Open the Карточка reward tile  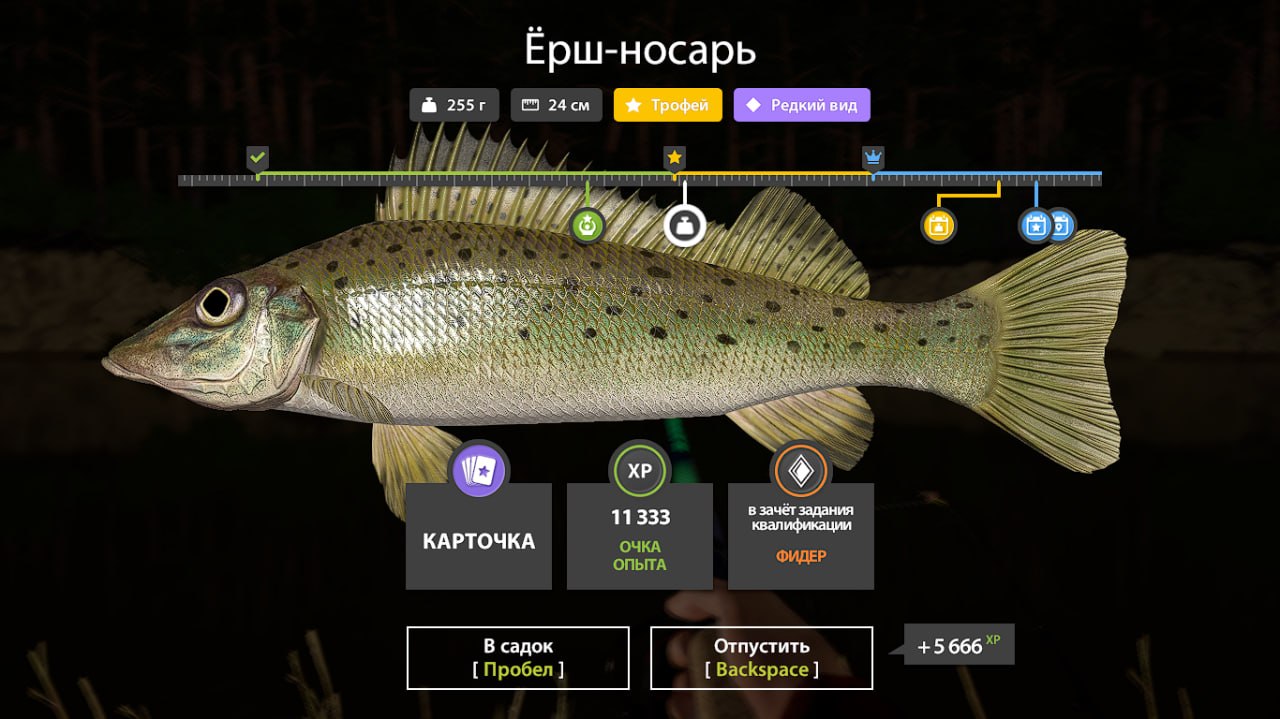[x=479, y=536]
